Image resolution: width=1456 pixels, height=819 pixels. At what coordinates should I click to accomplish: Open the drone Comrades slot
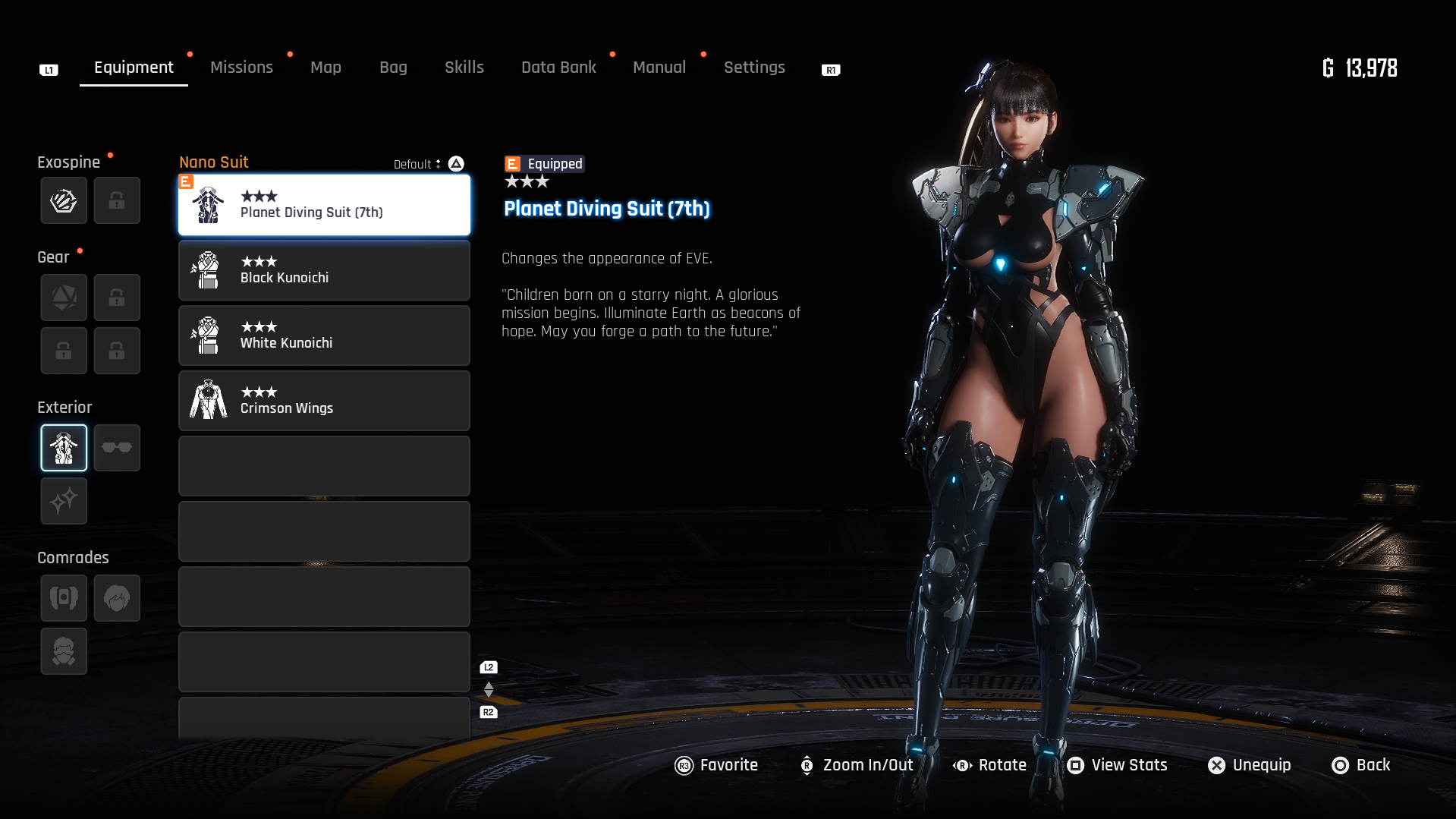click(x=64, y=598)
